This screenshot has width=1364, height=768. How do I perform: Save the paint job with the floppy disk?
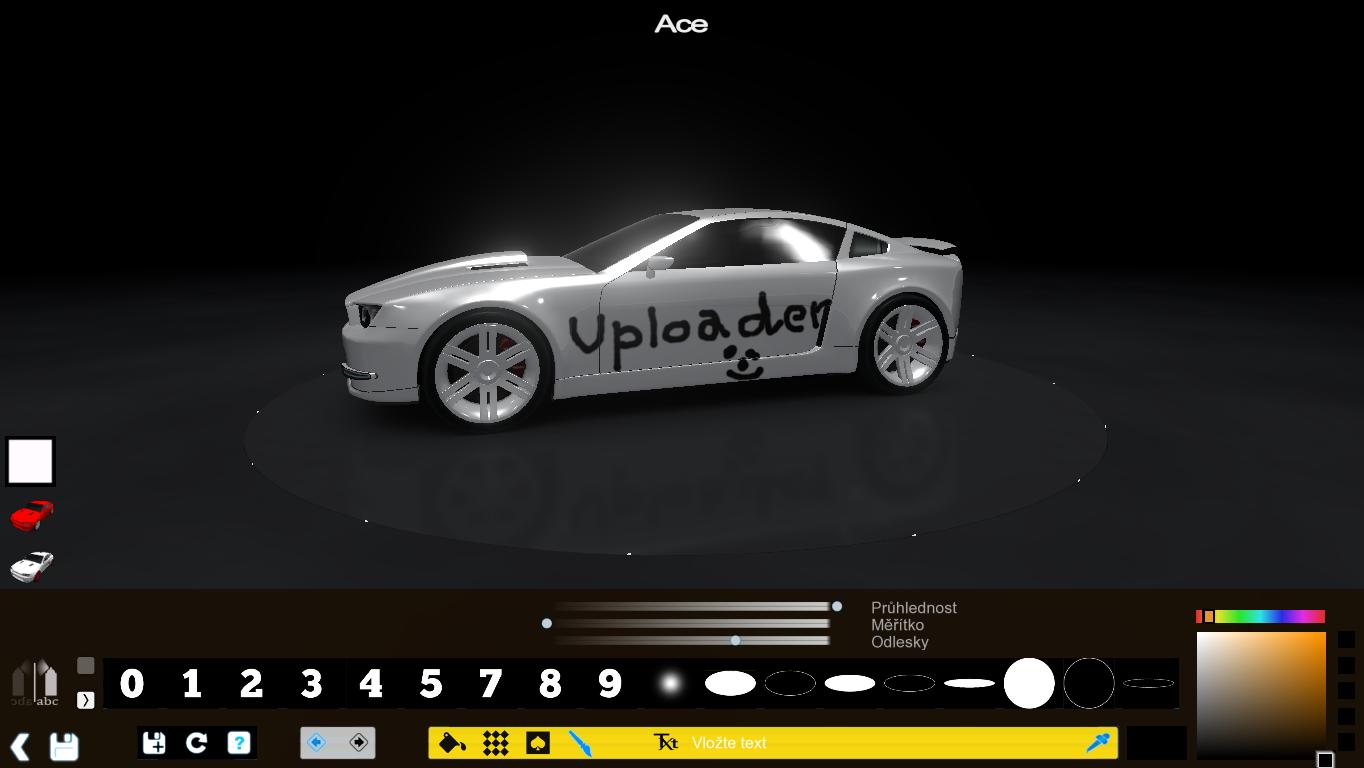click(64, 746)
